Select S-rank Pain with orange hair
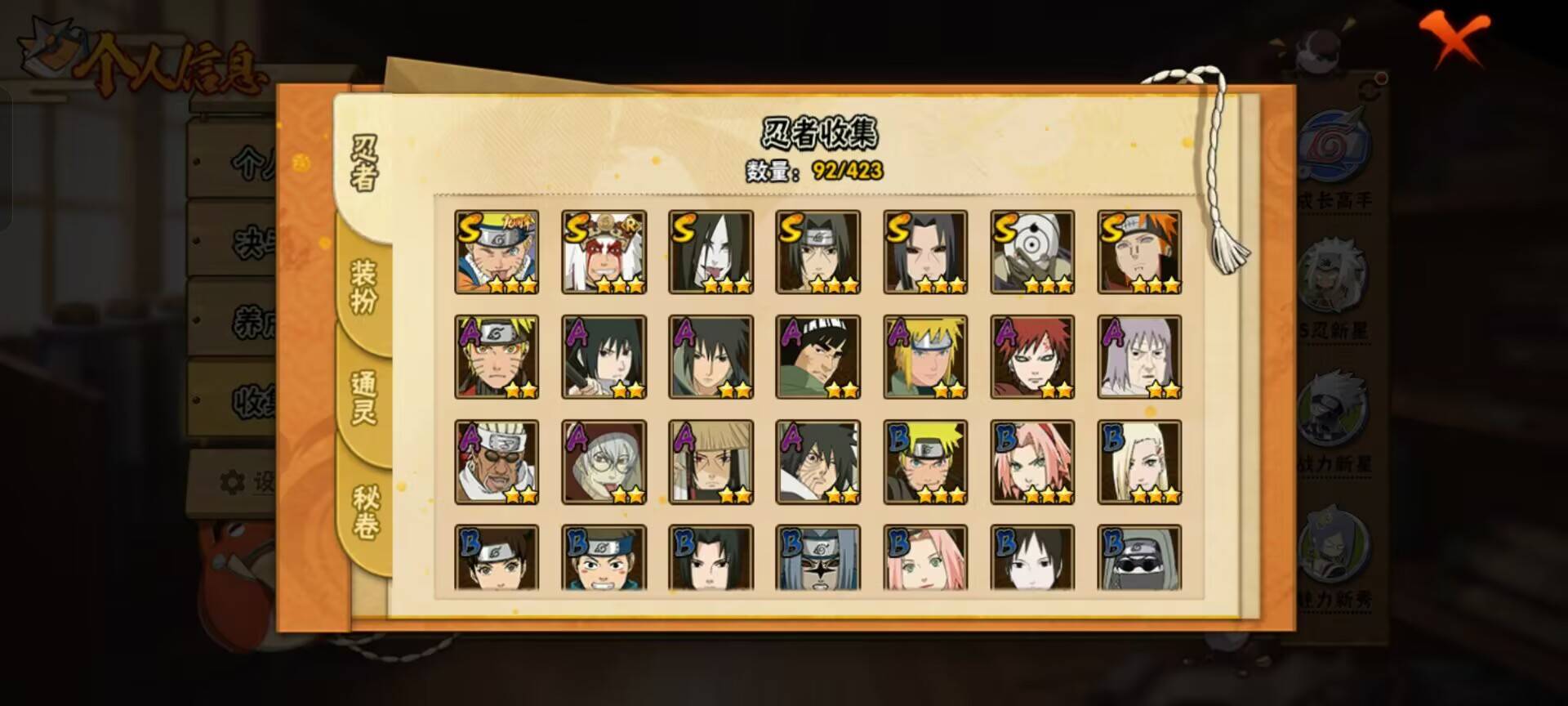 (1139, 252)
